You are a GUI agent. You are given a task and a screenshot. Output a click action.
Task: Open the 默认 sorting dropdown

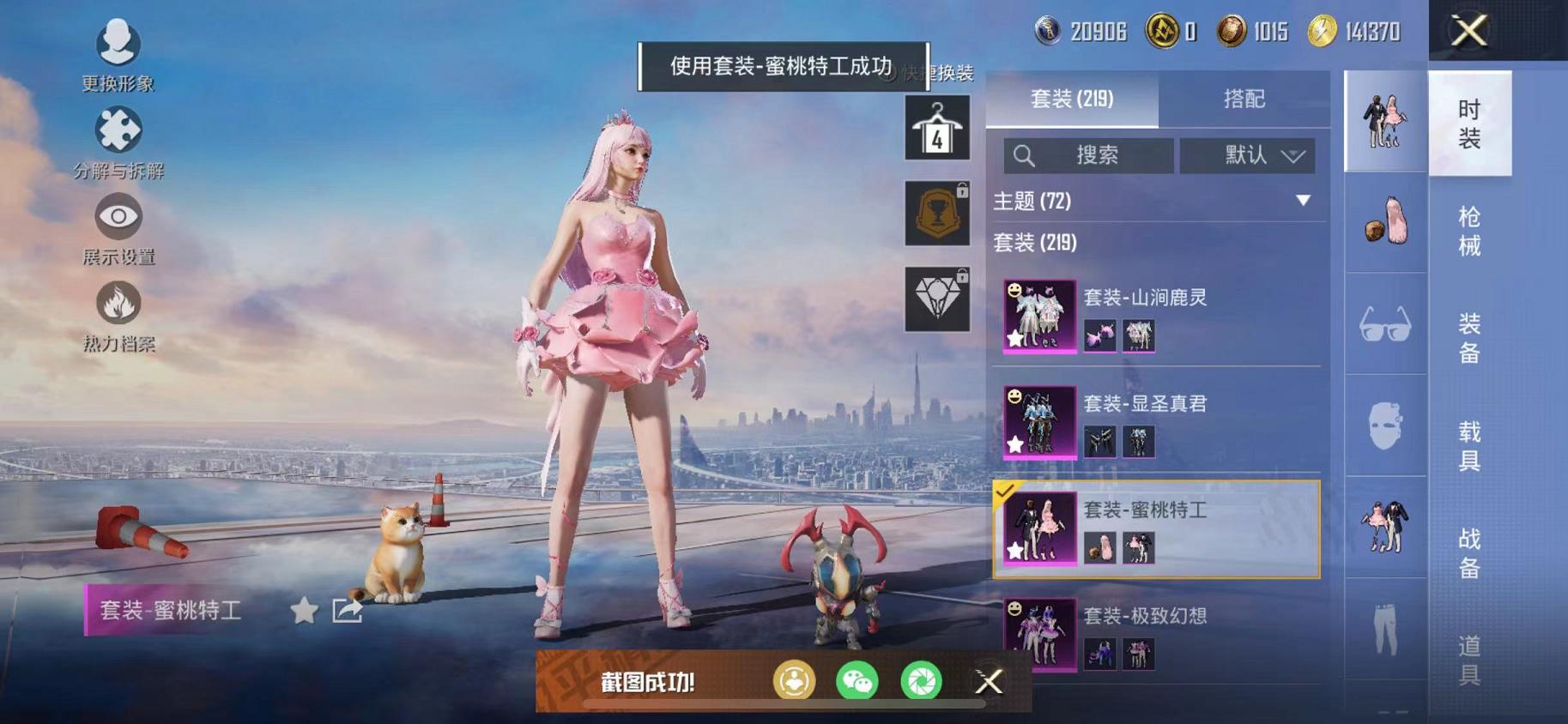point(1249,156)
